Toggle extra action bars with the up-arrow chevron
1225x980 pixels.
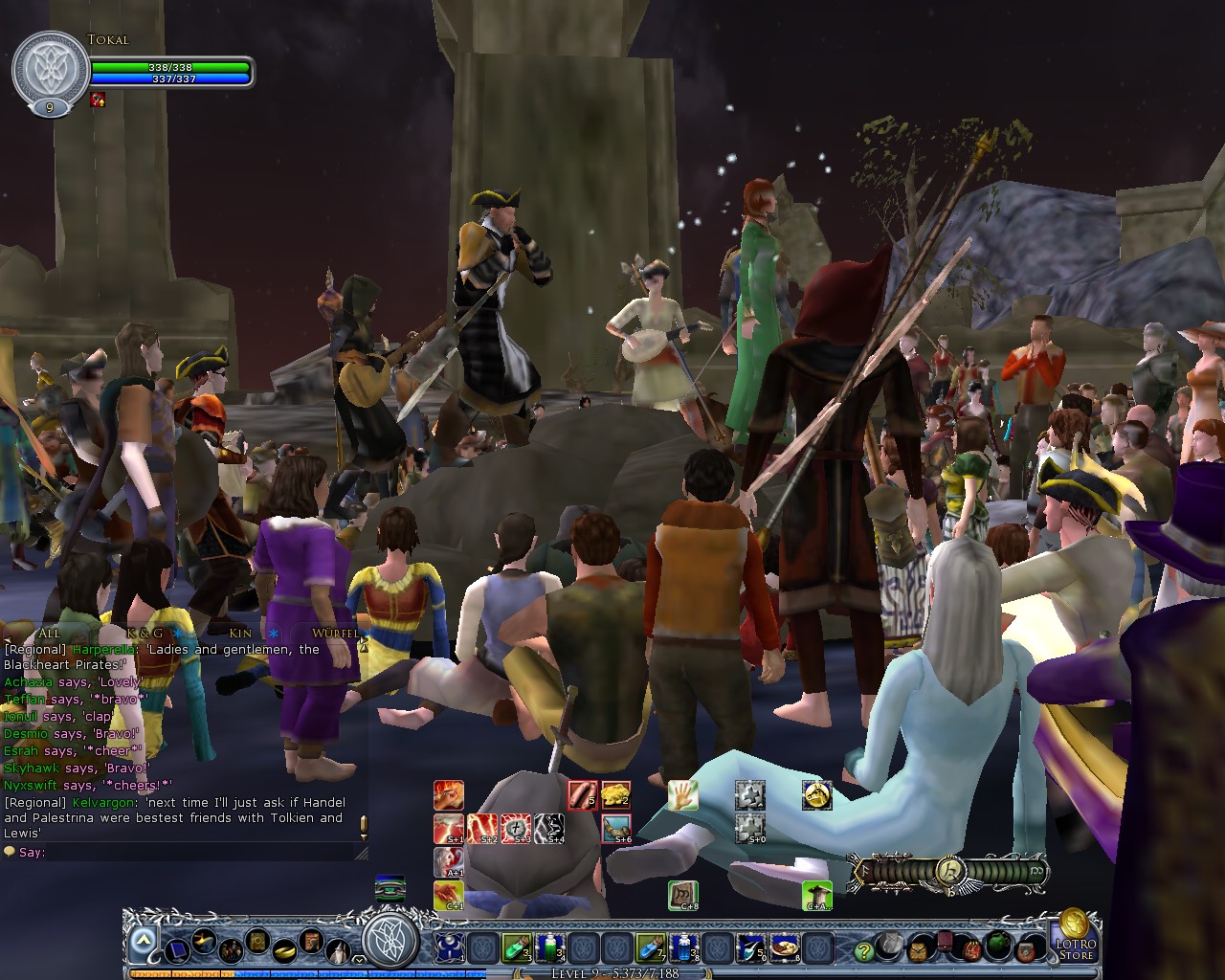145,938
